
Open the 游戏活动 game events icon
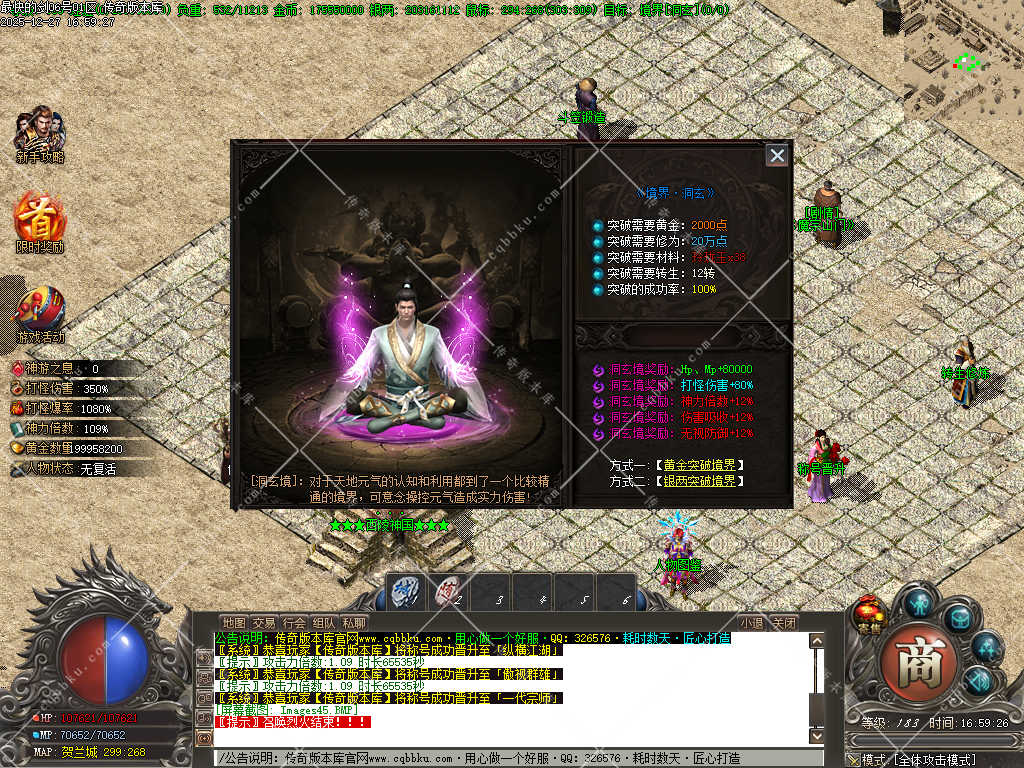pos(40,314)
